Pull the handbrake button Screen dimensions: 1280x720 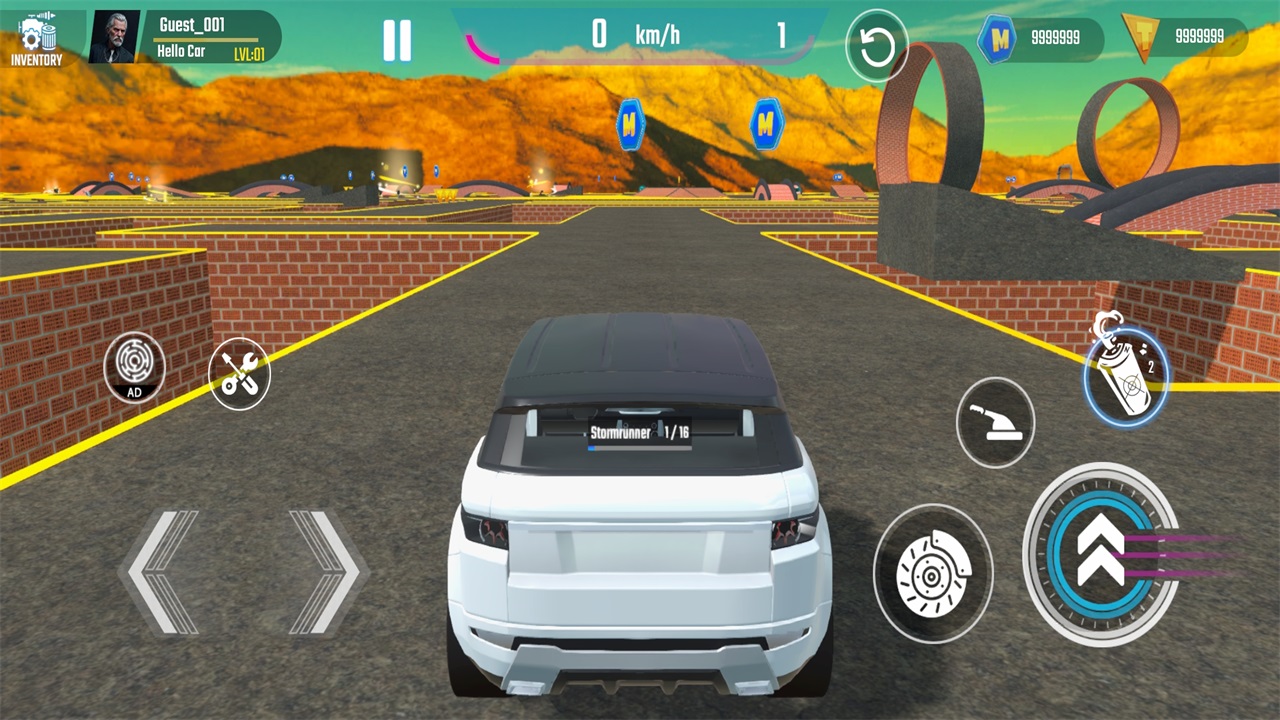click(995, 422)
